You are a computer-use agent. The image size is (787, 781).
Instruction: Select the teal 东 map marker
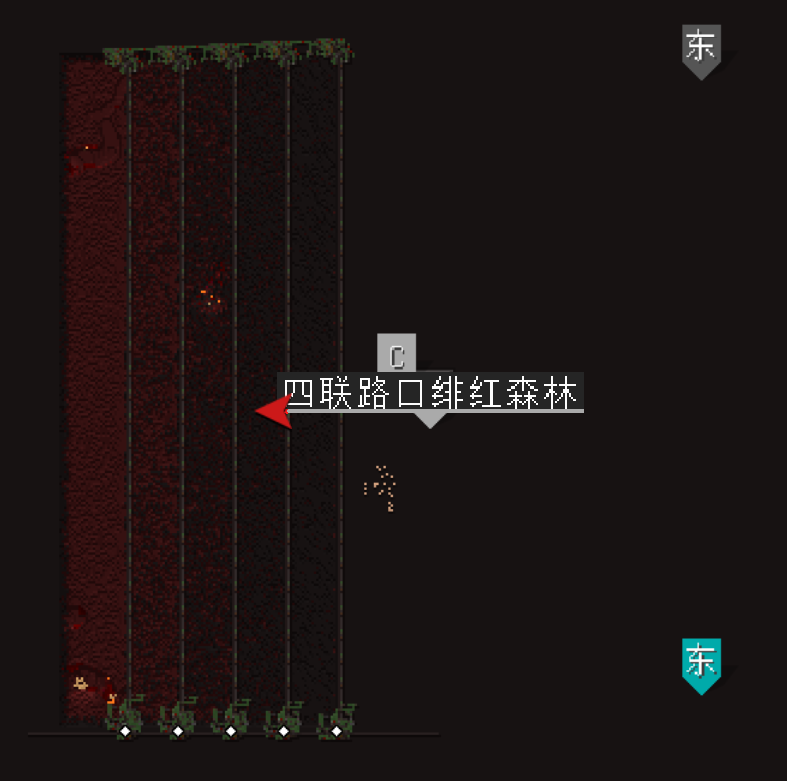pyautogui.click(x=701, y=663)
